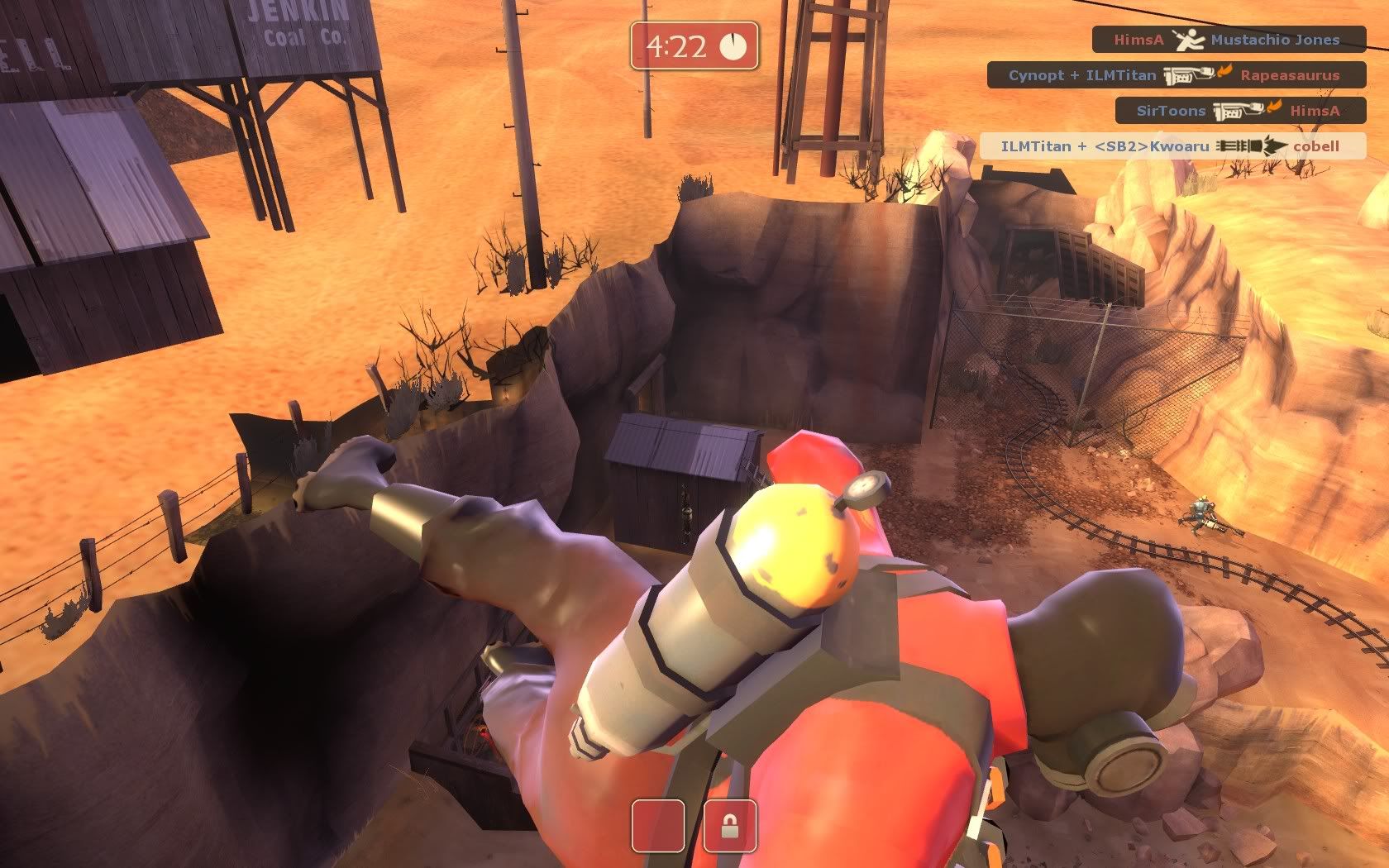The width and height of the screenshot is (1389, 868).
Task: Click the flare gun icon in SirToons' kill row
Action: [x=1238, y=109]
